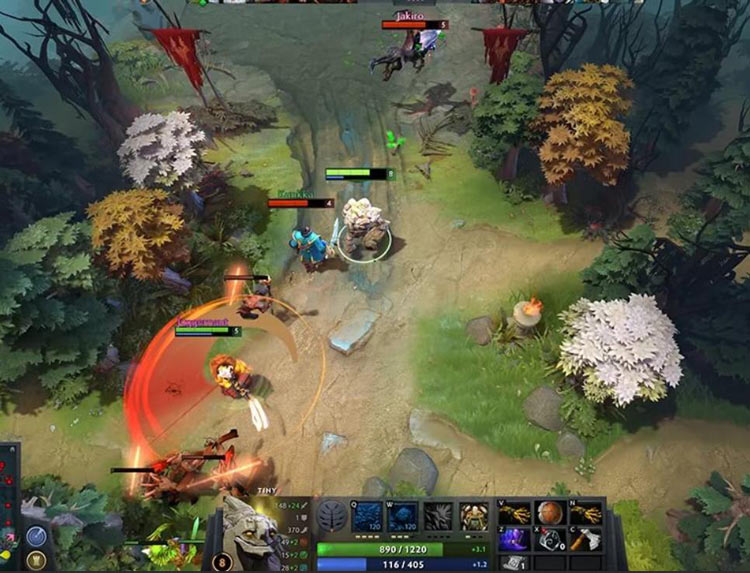
Task: Open Tiny's talent tree
Action: (332, 516)
